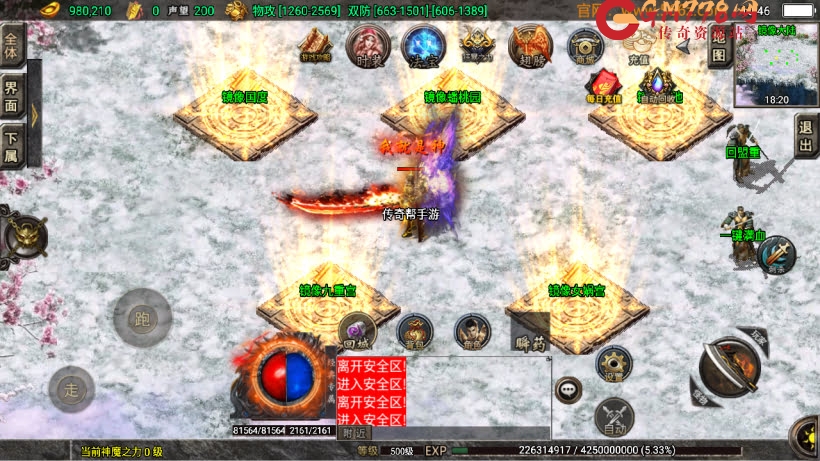Open the 商城 shop

[585, 46]
